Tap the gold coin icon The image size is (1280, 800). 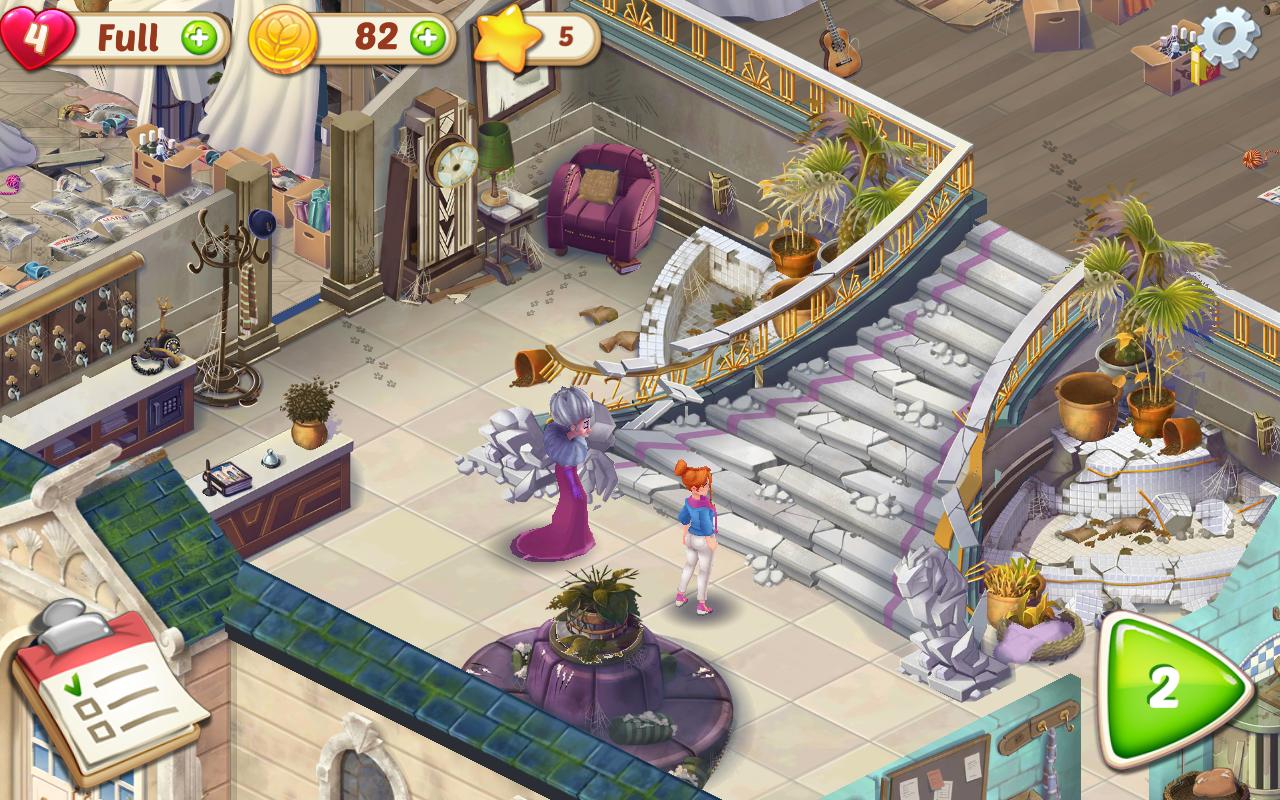pyautogui.click(x=283, y=38)
